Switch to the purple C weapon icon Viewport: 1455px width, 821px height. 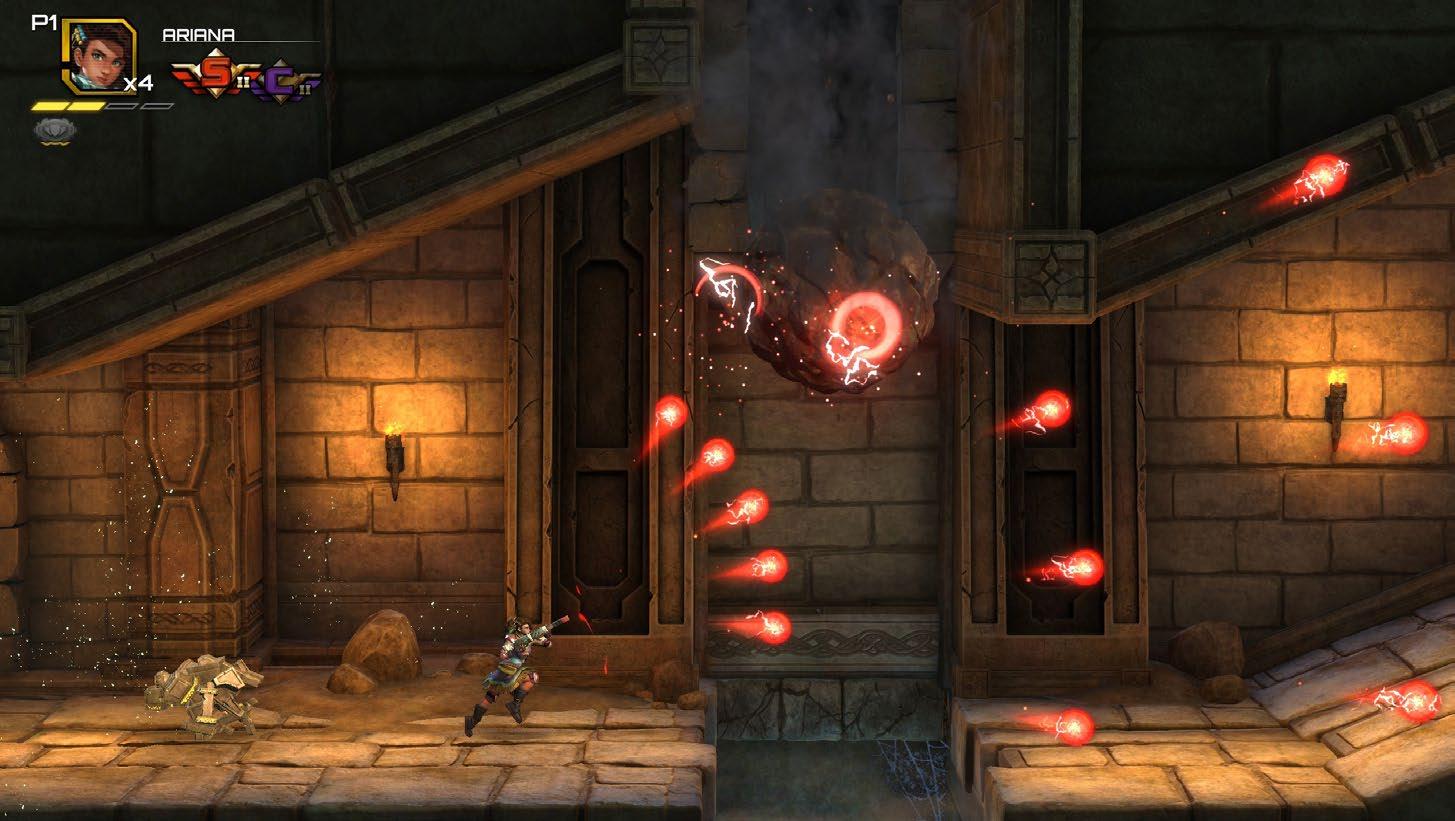pos(284,81)
